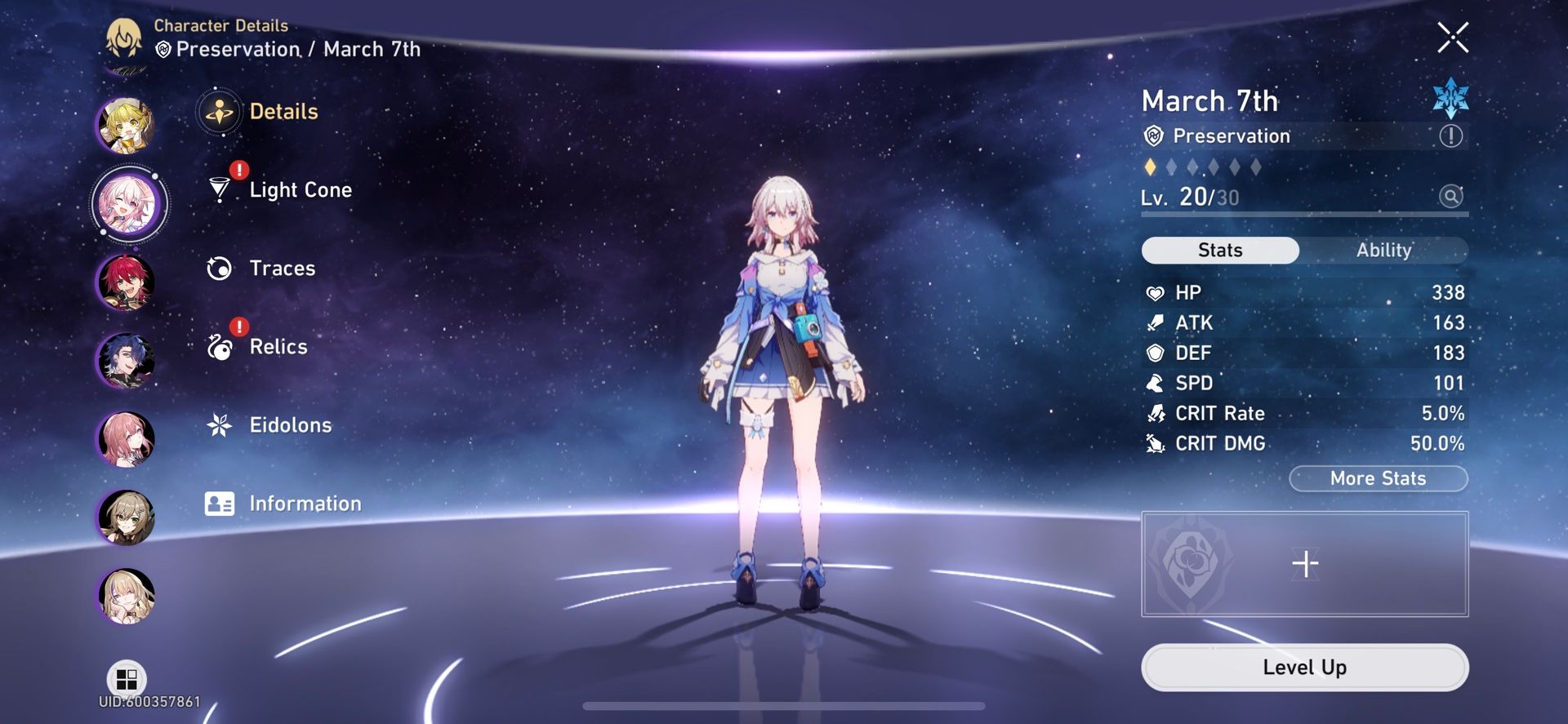The image size is (1568, 724).
Task: Select March 7th's portrait in the character list
Action: point(129,202)
